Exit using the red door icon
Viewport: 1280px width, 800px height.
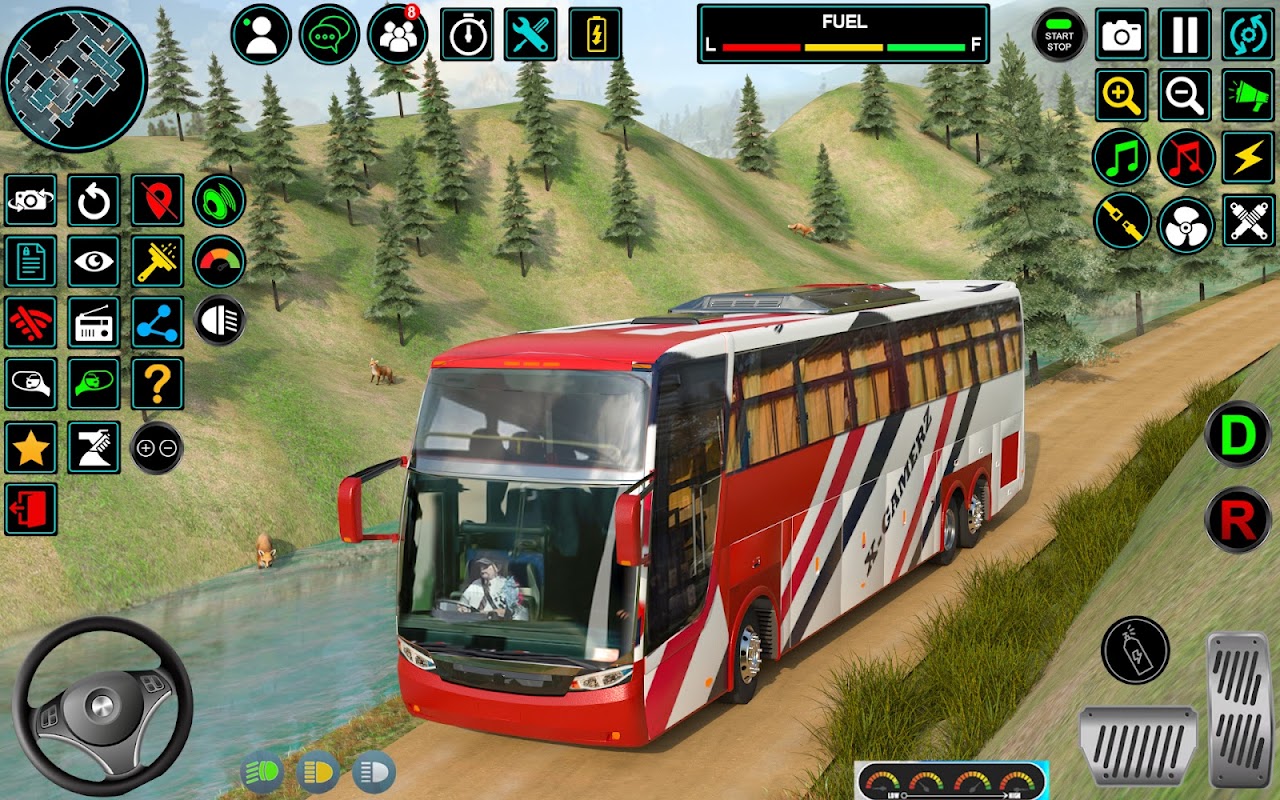click(30, 509)
